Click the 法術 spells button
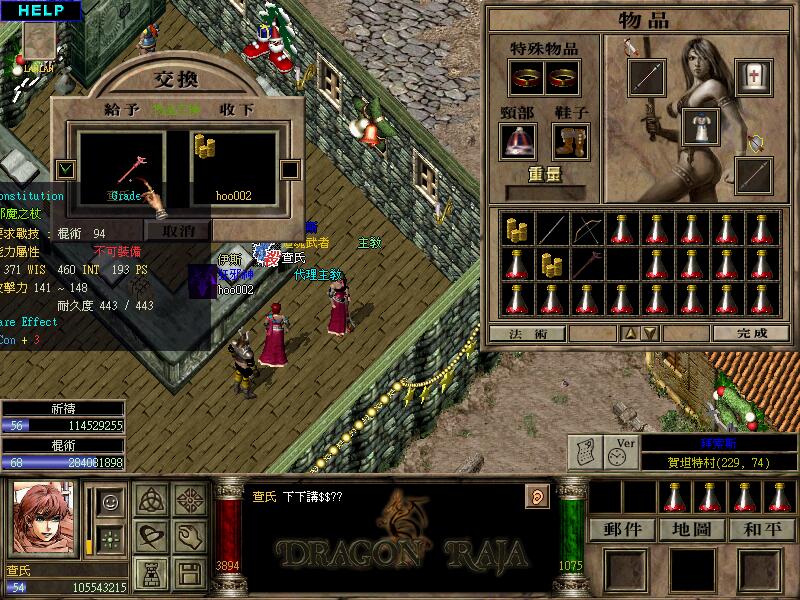800x600 pixels. click(x=527, y=333)
